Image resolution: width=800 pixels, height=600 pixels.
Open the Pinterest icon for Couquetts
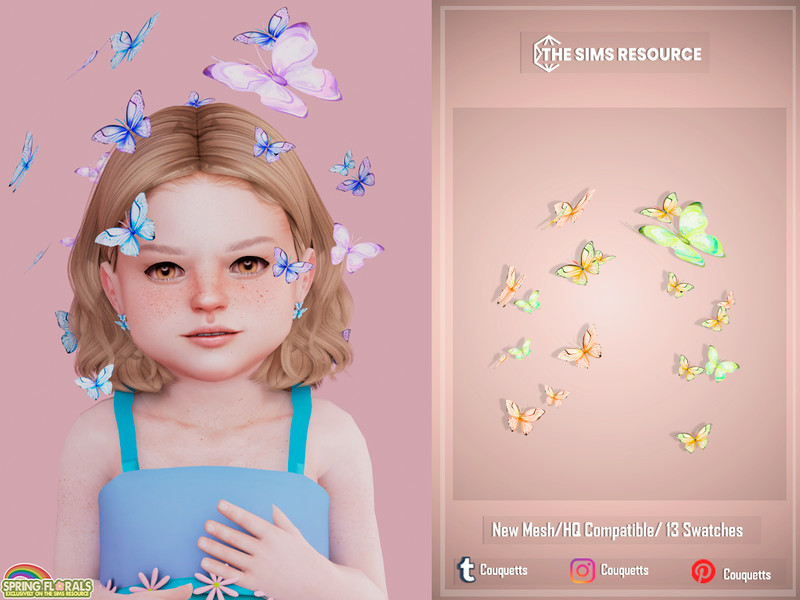coord(703,572)
